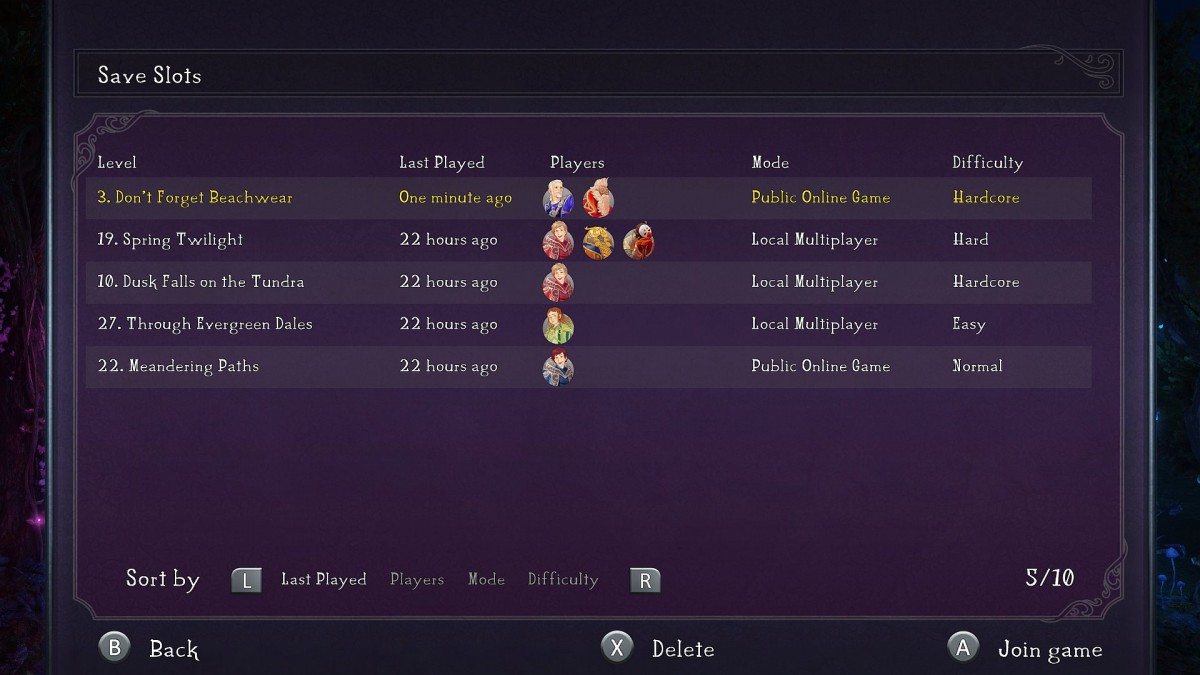
Task: Join game from the selected save
Action: click(1025, 649)
